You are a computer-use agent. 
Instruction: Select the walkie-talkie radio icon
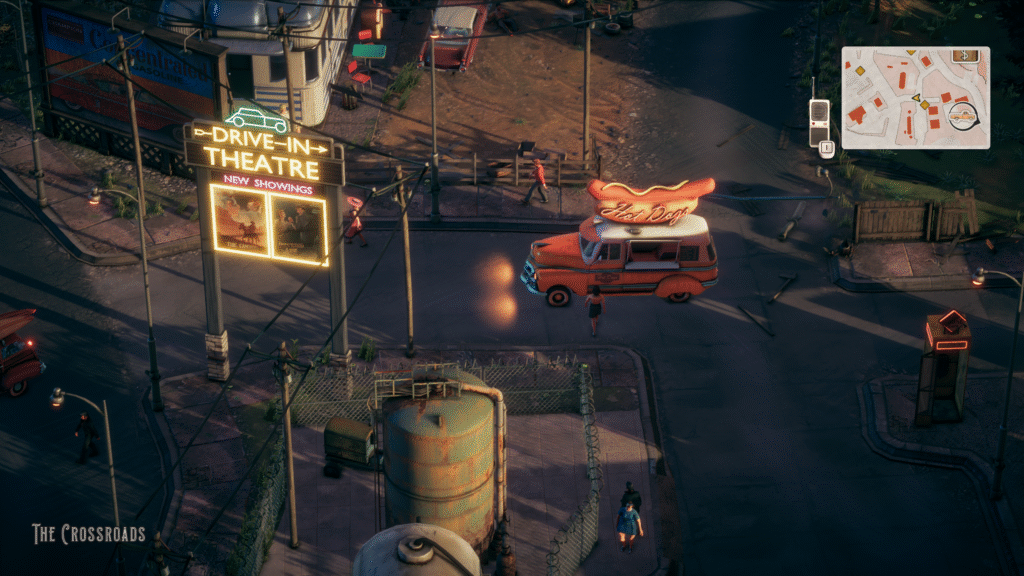(x=819, y=120)
